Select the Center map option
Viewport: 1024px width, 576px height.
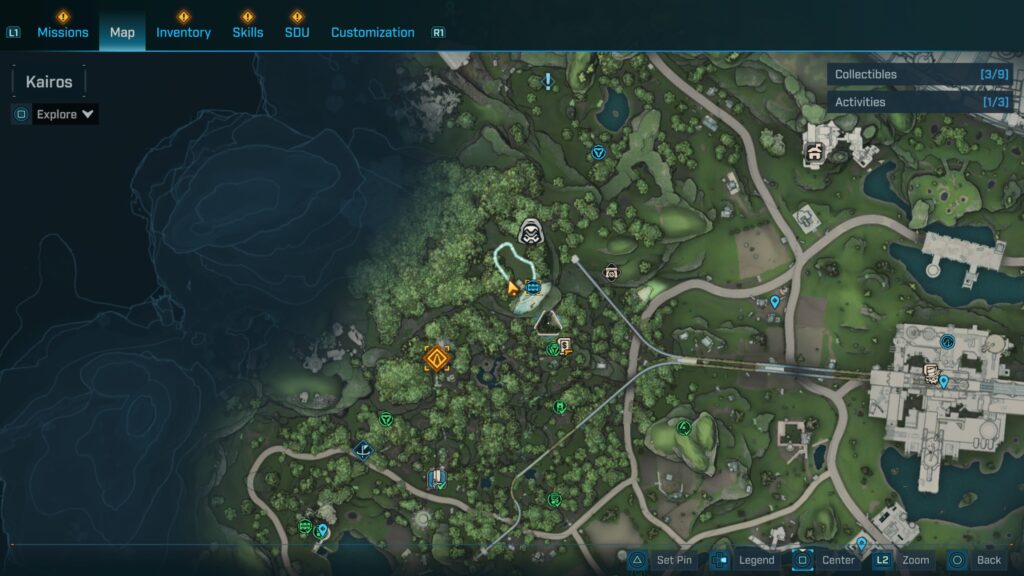825,560
